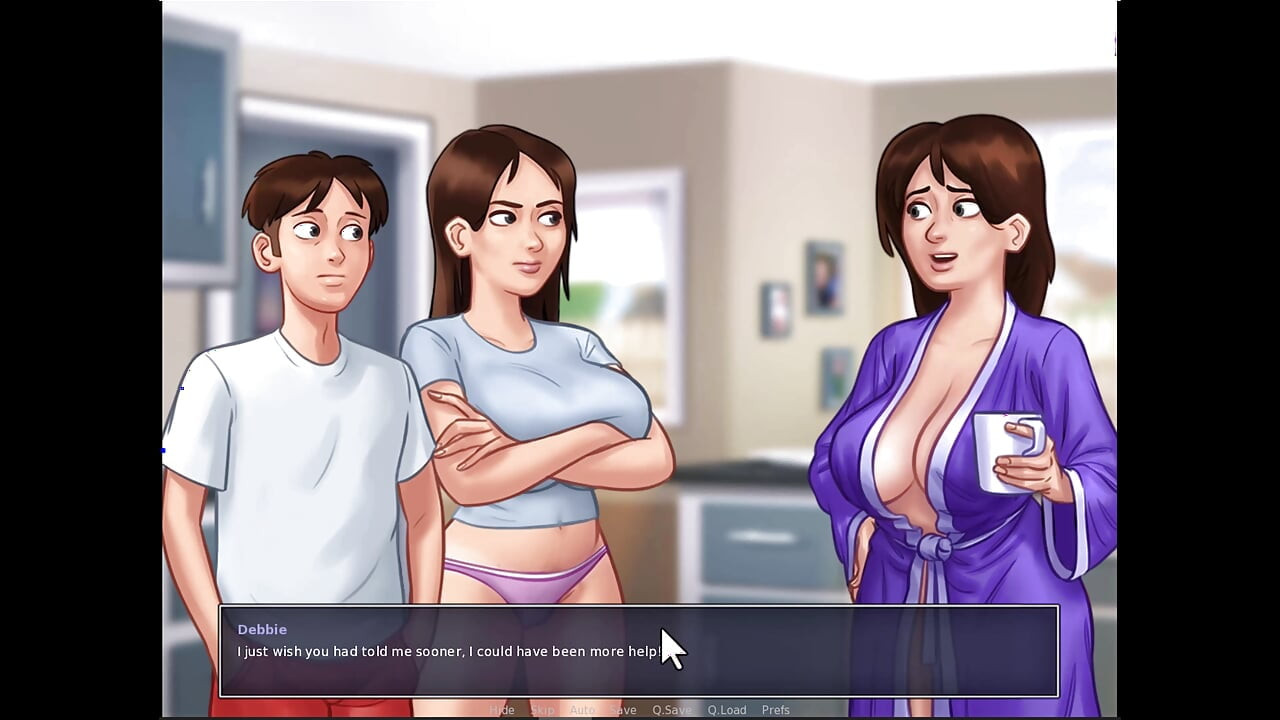The image size is (1280, 720).
Task: Open the Save screen
Action: [x=623, y=709]
